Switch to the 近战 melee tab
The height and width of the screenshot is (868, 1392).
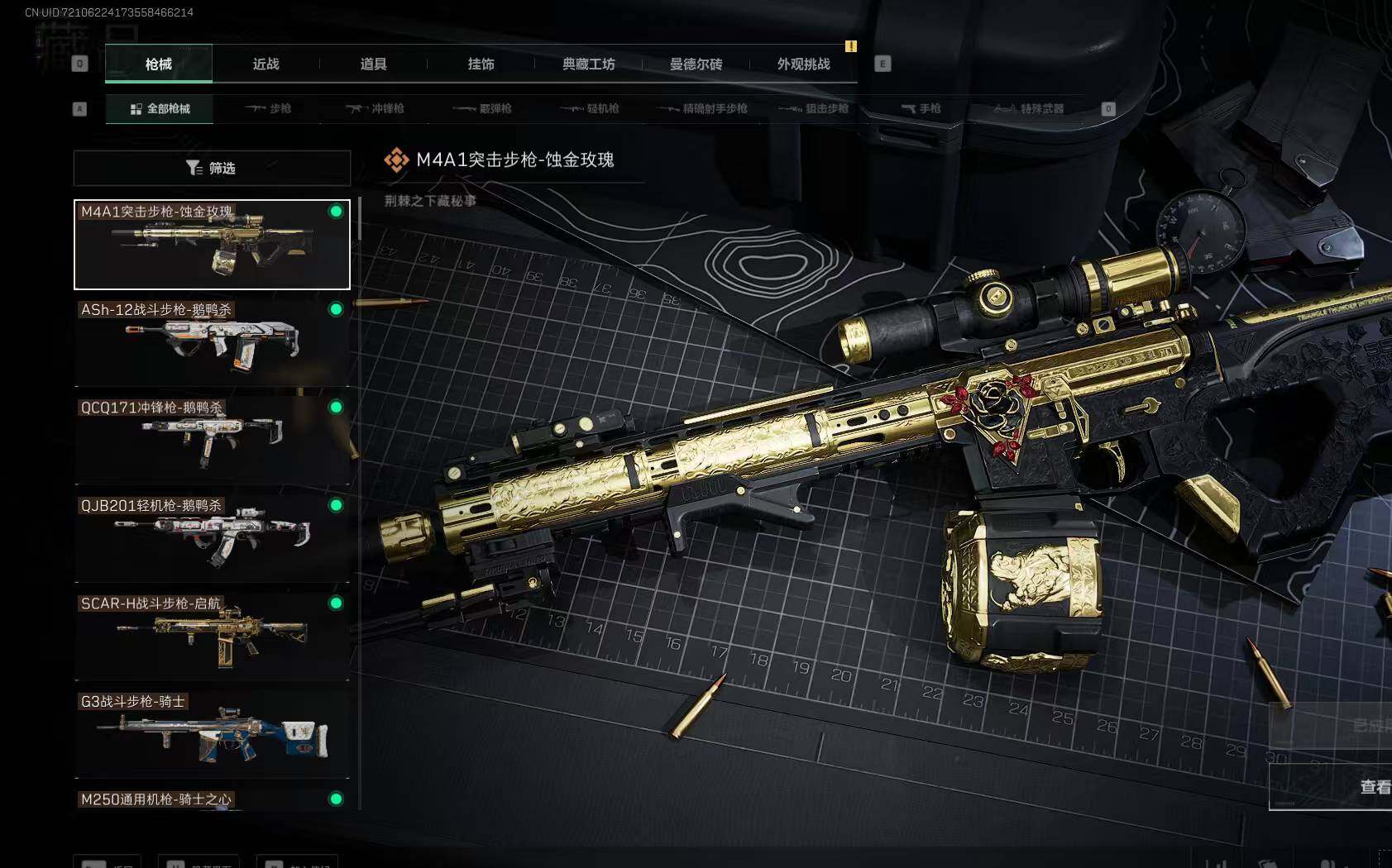(265, 64)
